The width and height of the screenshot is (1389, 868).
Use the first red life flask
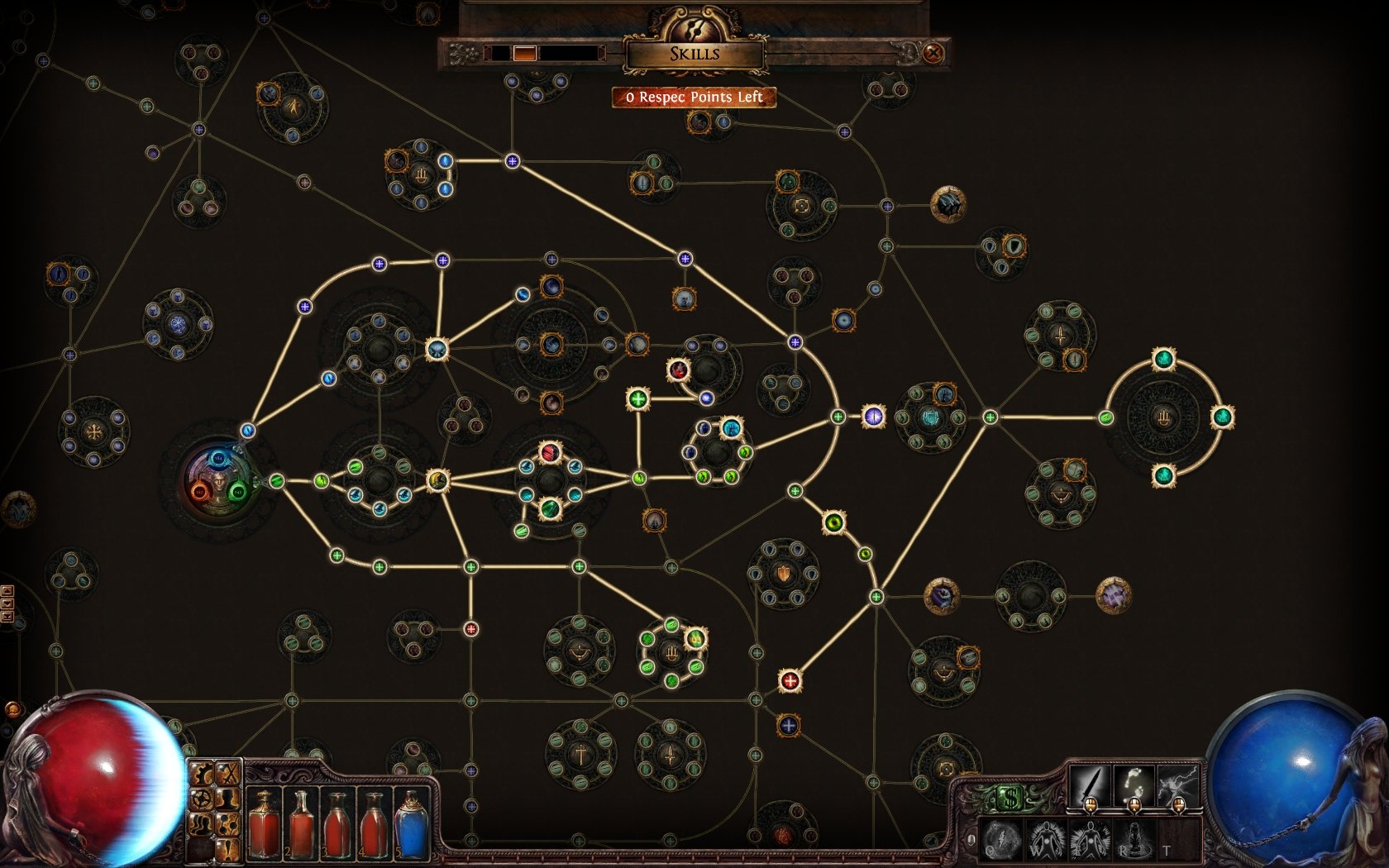pyautogui.click(x=265, y=823)
